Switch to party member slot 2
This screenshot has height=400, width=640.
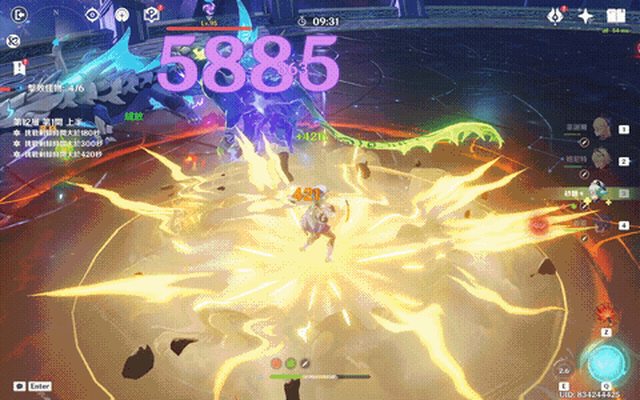pos(602,158)
